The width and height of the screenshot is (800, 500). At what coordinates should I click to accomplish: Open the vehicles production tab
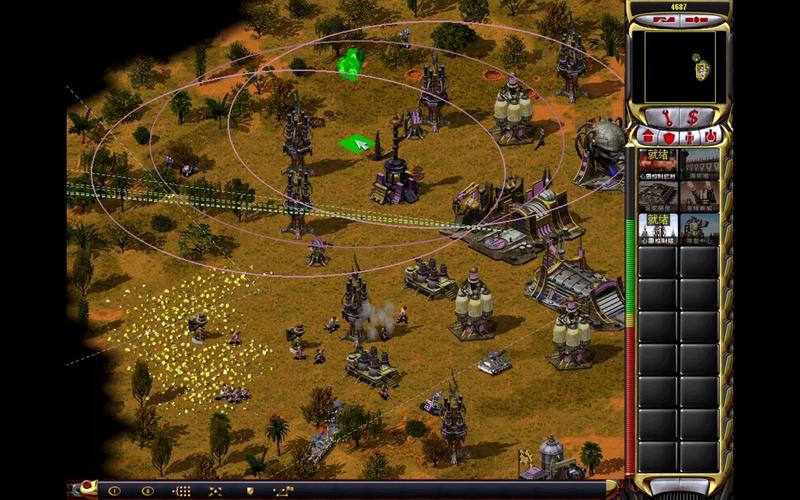click(711, 135)
